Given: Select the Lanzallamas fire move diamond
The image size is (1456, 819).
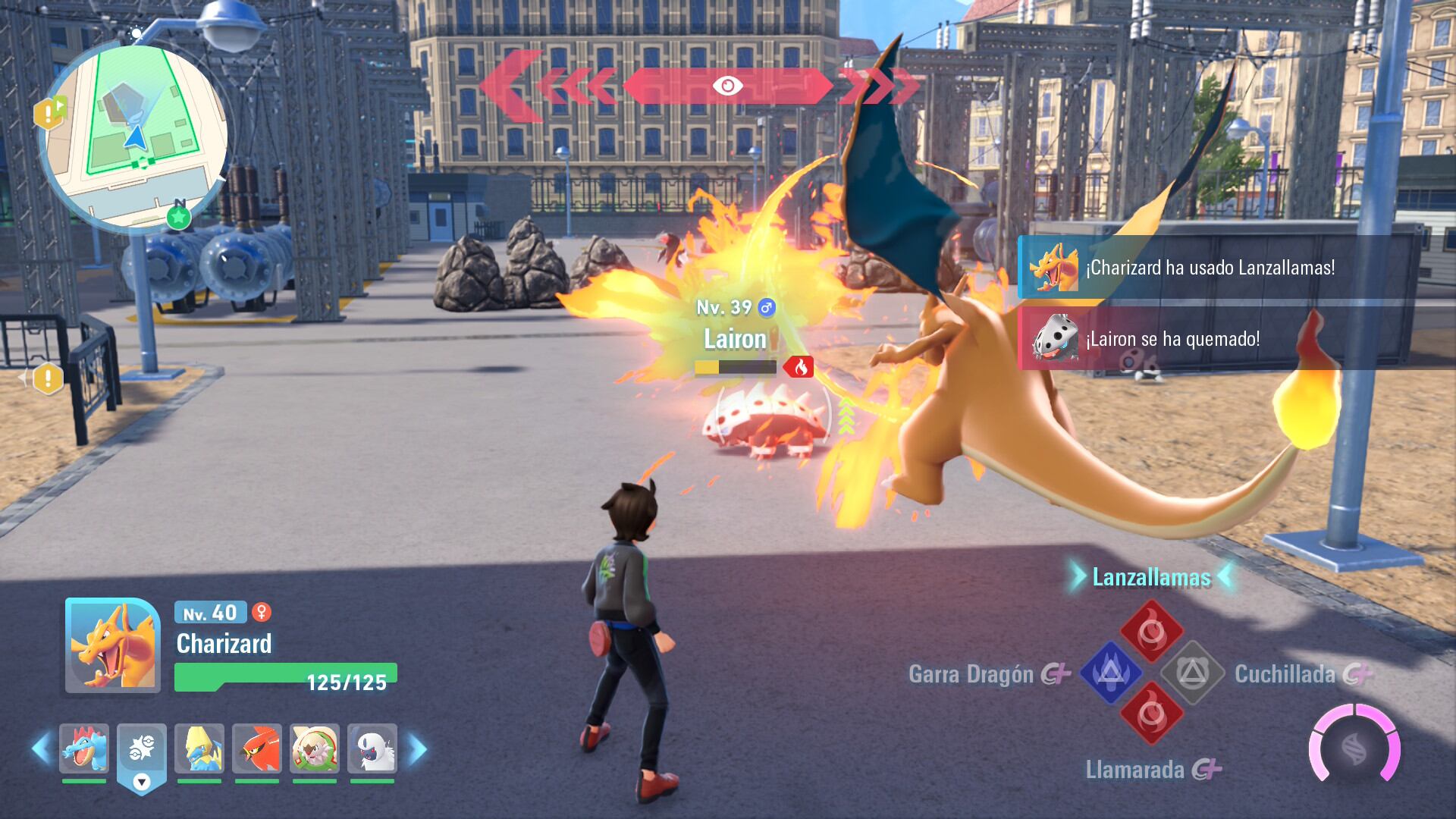Looking at the screenshot, I should 1151,631.
